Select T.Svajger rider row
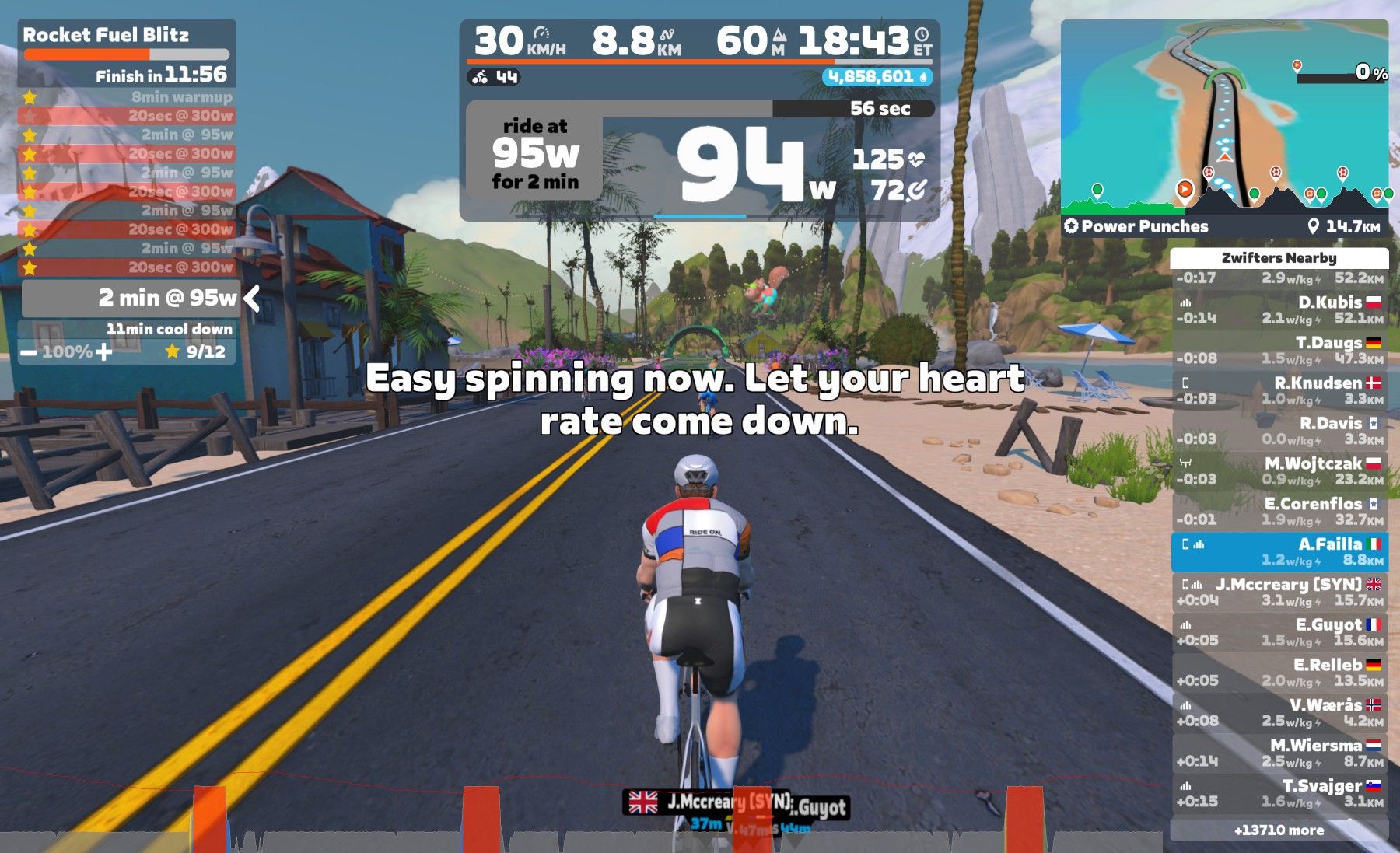 1279,793
